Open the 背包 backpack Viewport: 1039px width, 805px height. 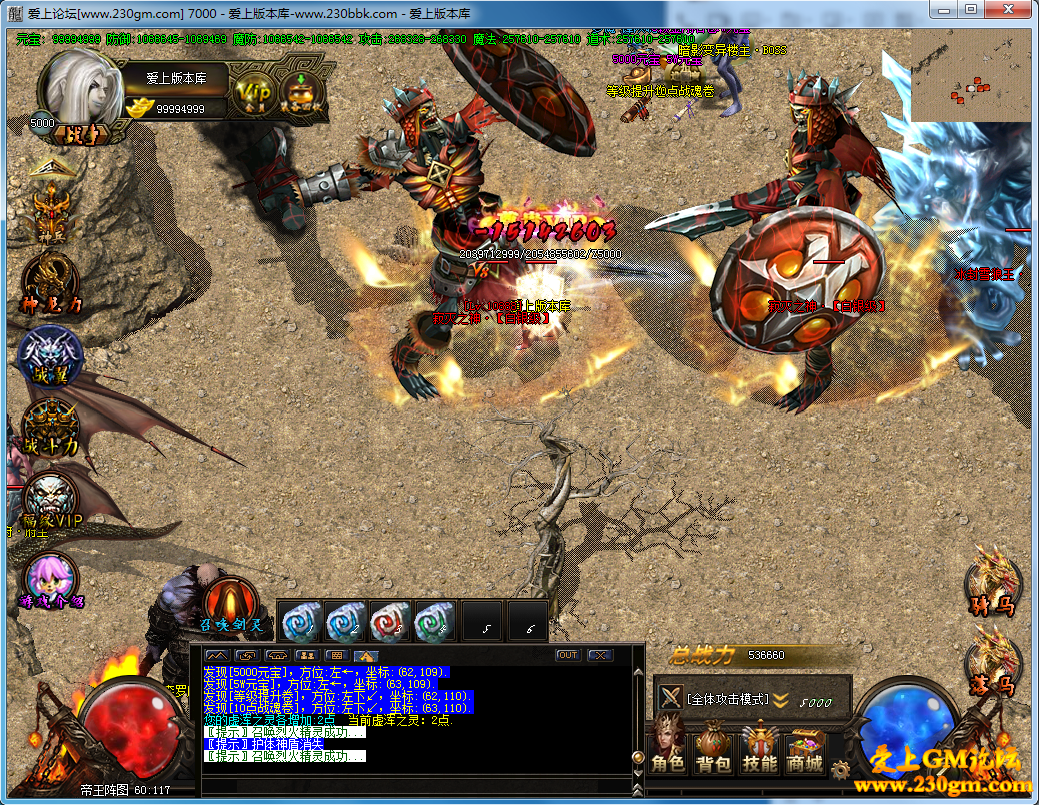pos(713,751)
